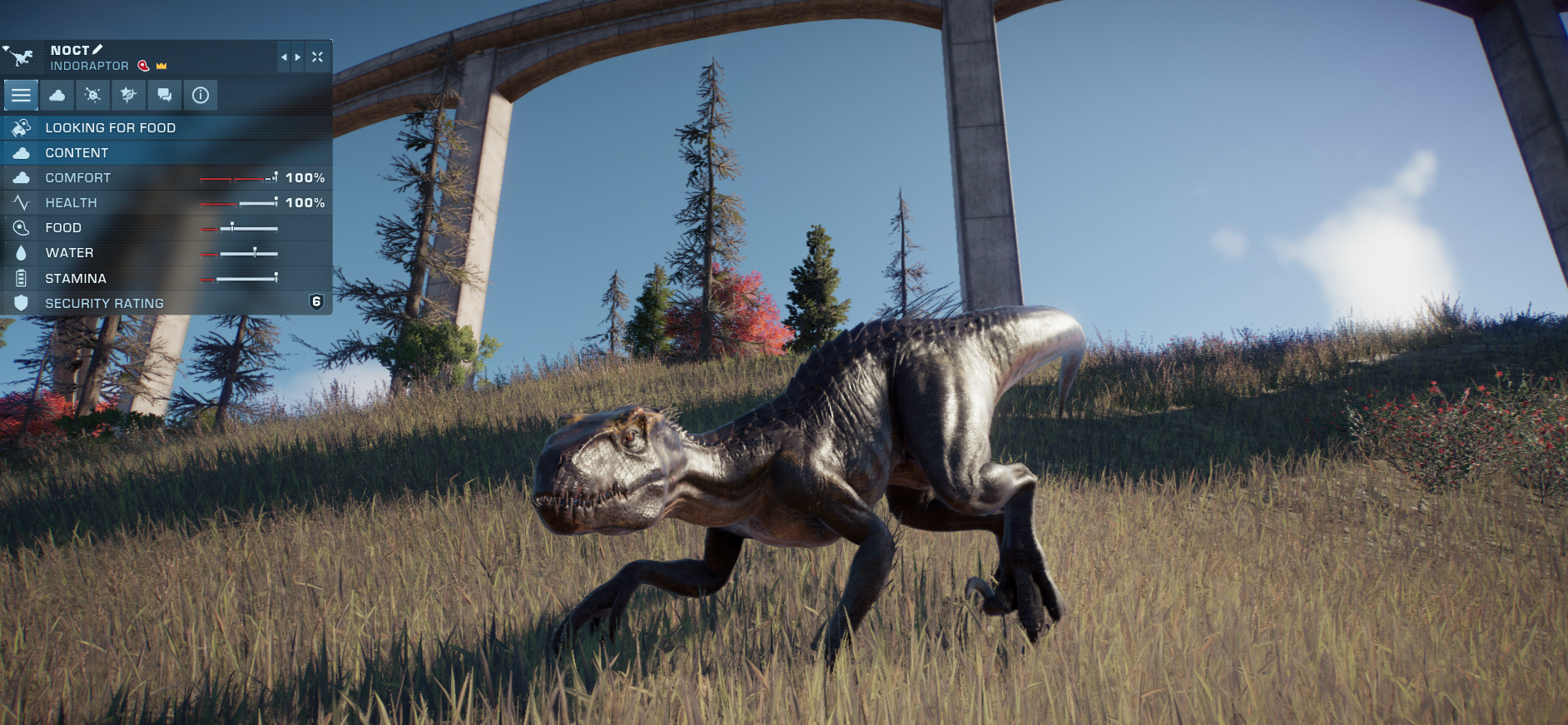Image resolution: width=1568 pixels, height=725 pixels.
Task: View the information circle tab
Action: coord(201,96)
